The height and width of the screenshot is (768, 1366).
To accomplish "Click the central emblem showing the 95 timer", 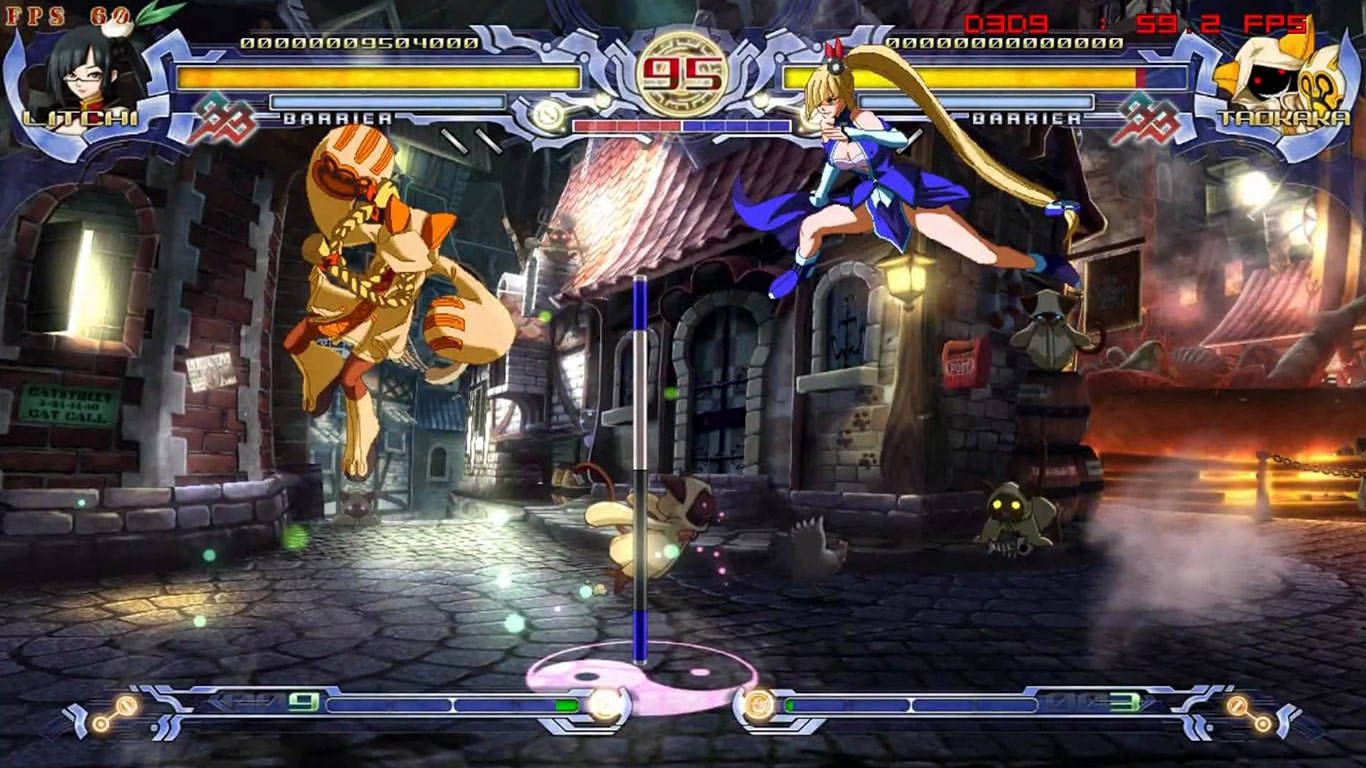I will [x=683, y=75].
